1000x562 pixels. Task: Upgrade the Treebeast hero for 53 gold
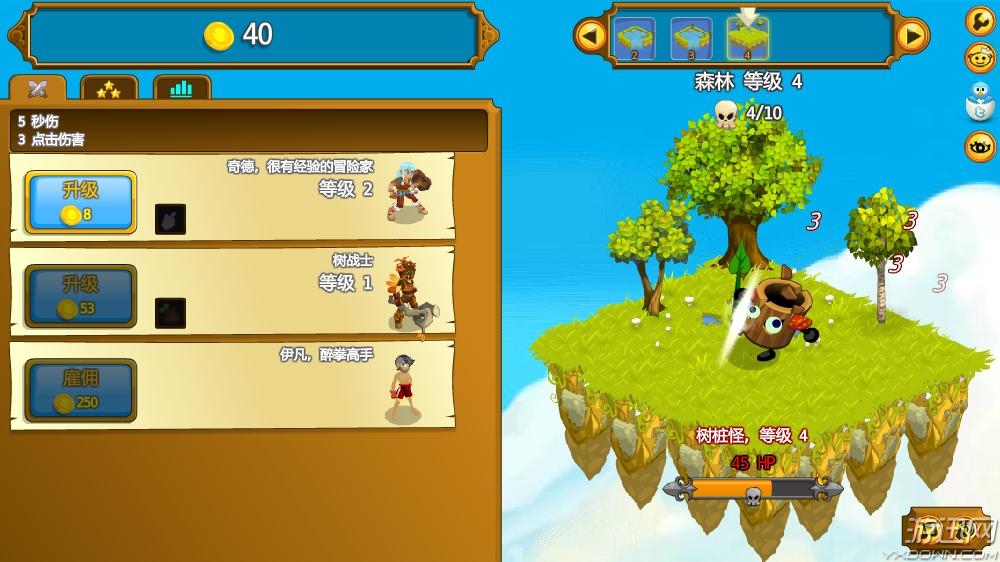tap(80, 296)
